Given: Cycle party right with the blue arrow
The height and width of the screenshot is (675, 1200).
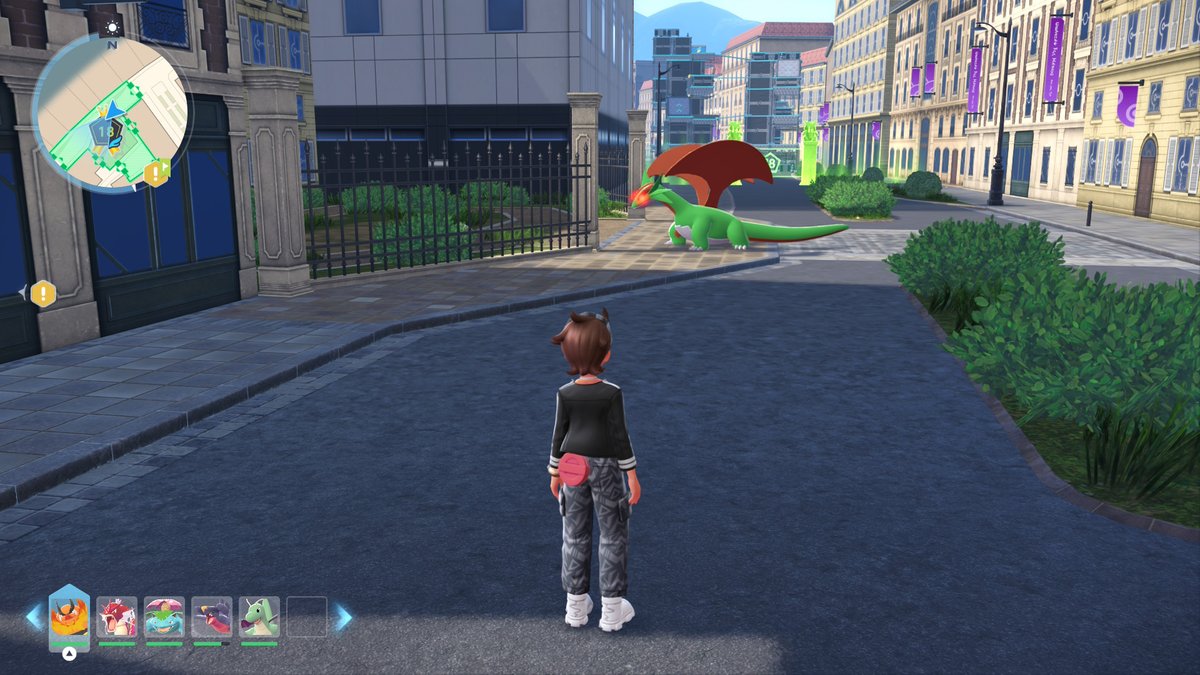Looking at the screenshot, I should [x=342, y=616].
